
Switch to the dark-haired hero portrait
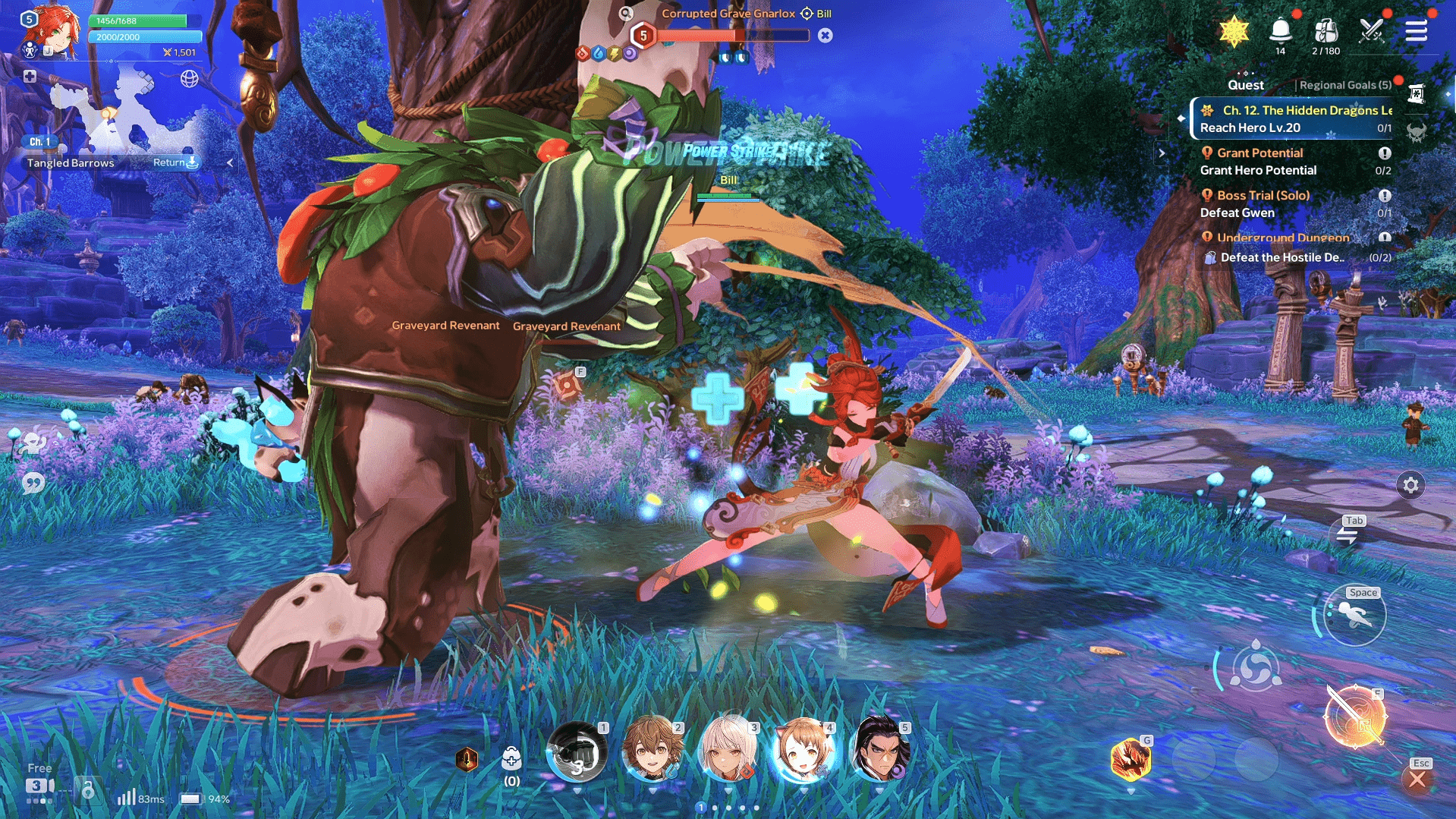879,750
